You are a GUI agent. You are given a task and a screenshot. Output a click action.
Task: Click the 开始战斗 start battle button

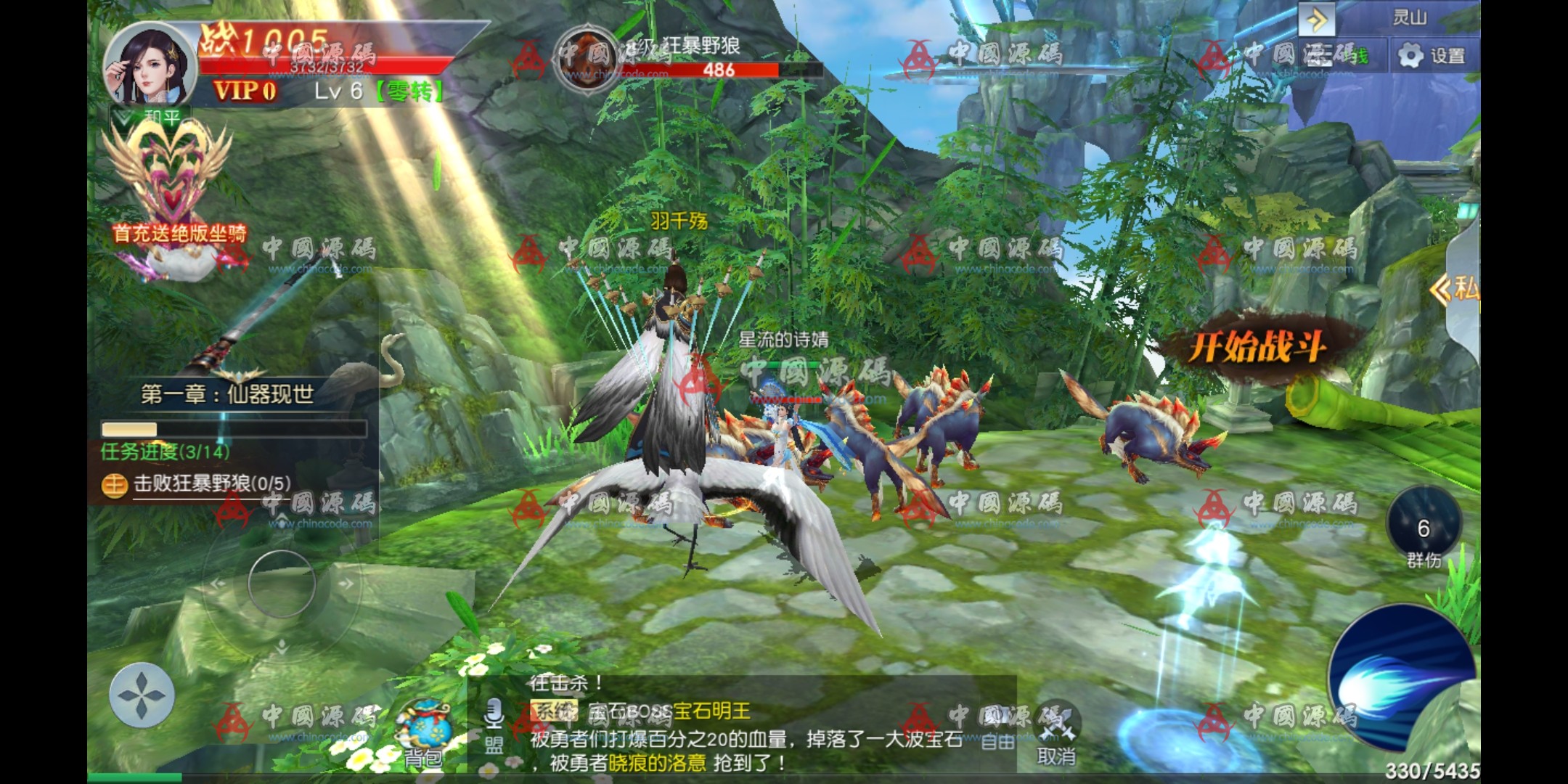tap(1257, 347)
